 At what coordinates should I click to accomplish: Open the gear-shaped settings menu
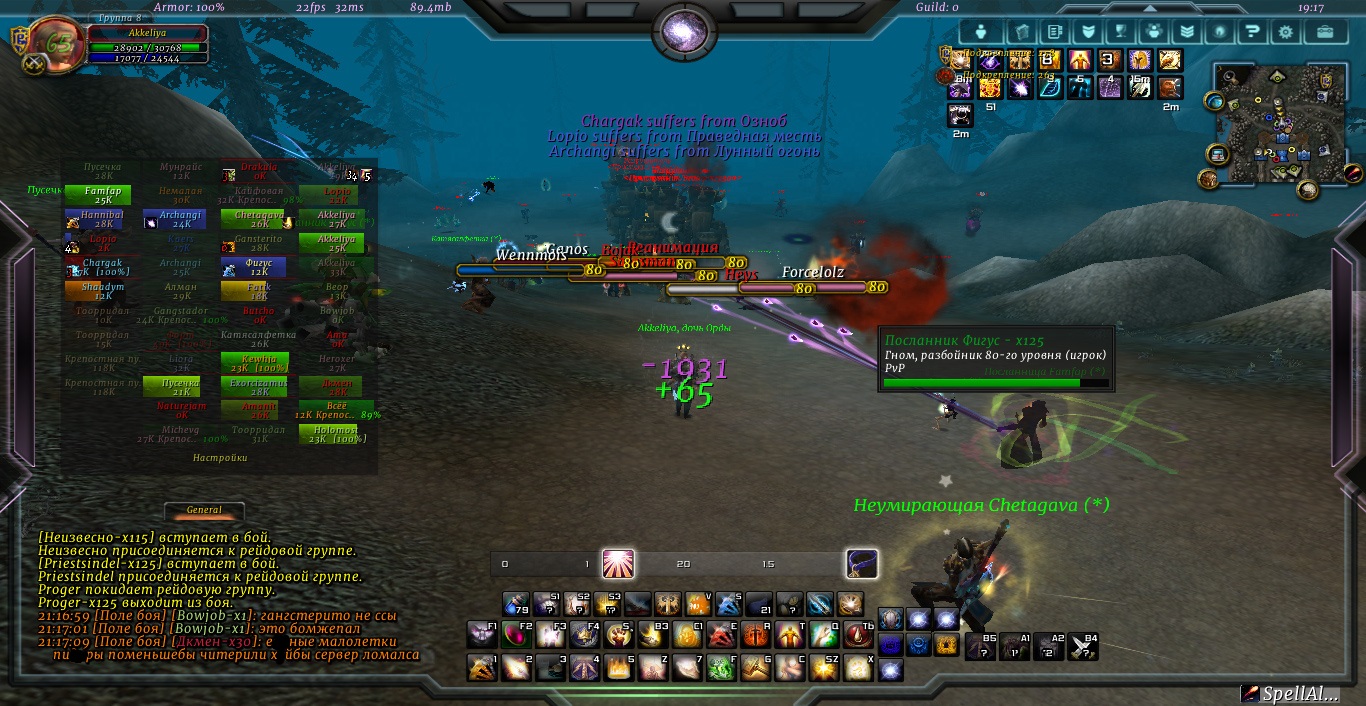(1285, 31)
